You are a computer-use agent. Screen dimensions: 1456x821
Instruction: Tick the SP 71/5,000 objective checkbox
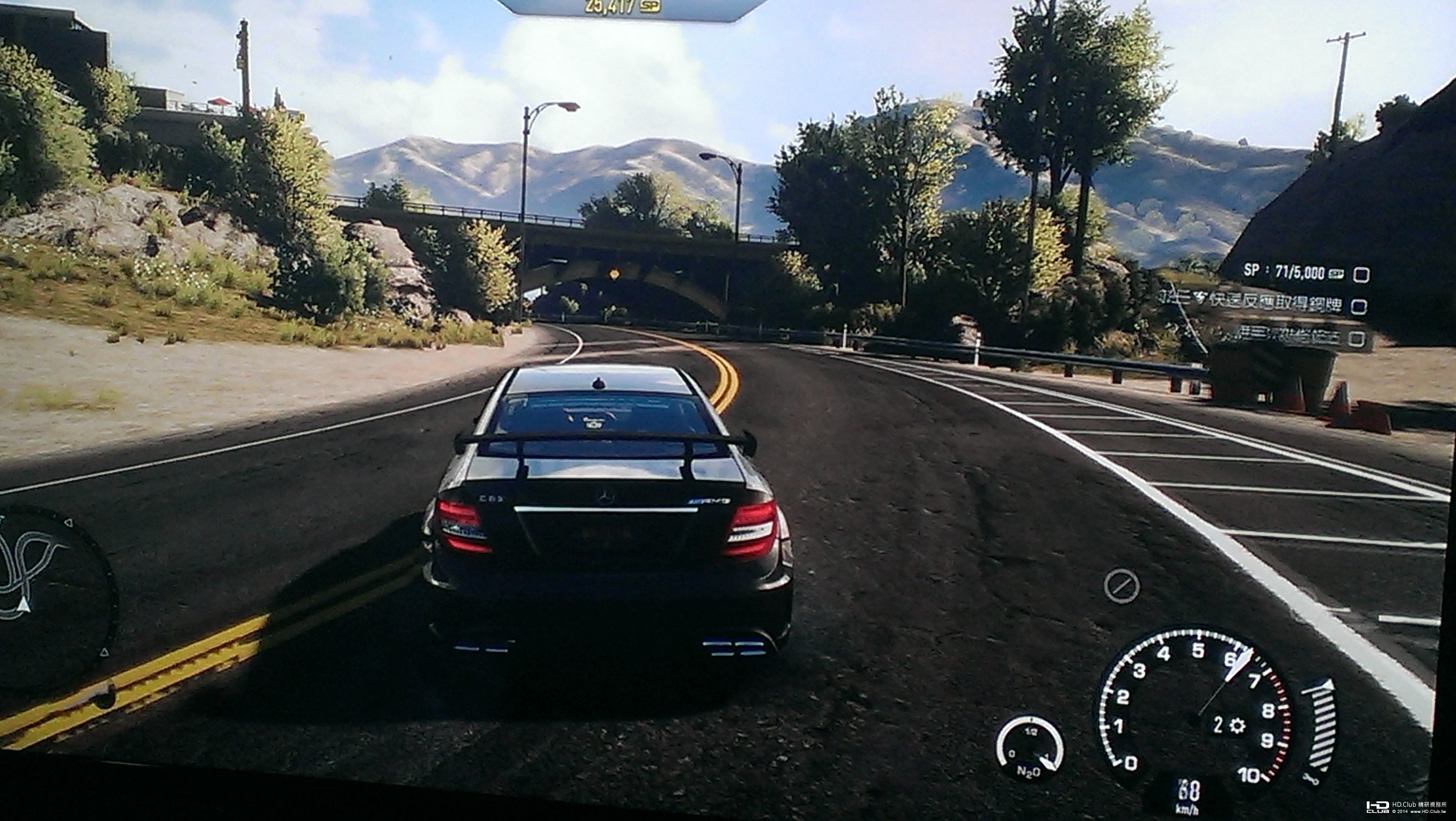coord(1361,275)
